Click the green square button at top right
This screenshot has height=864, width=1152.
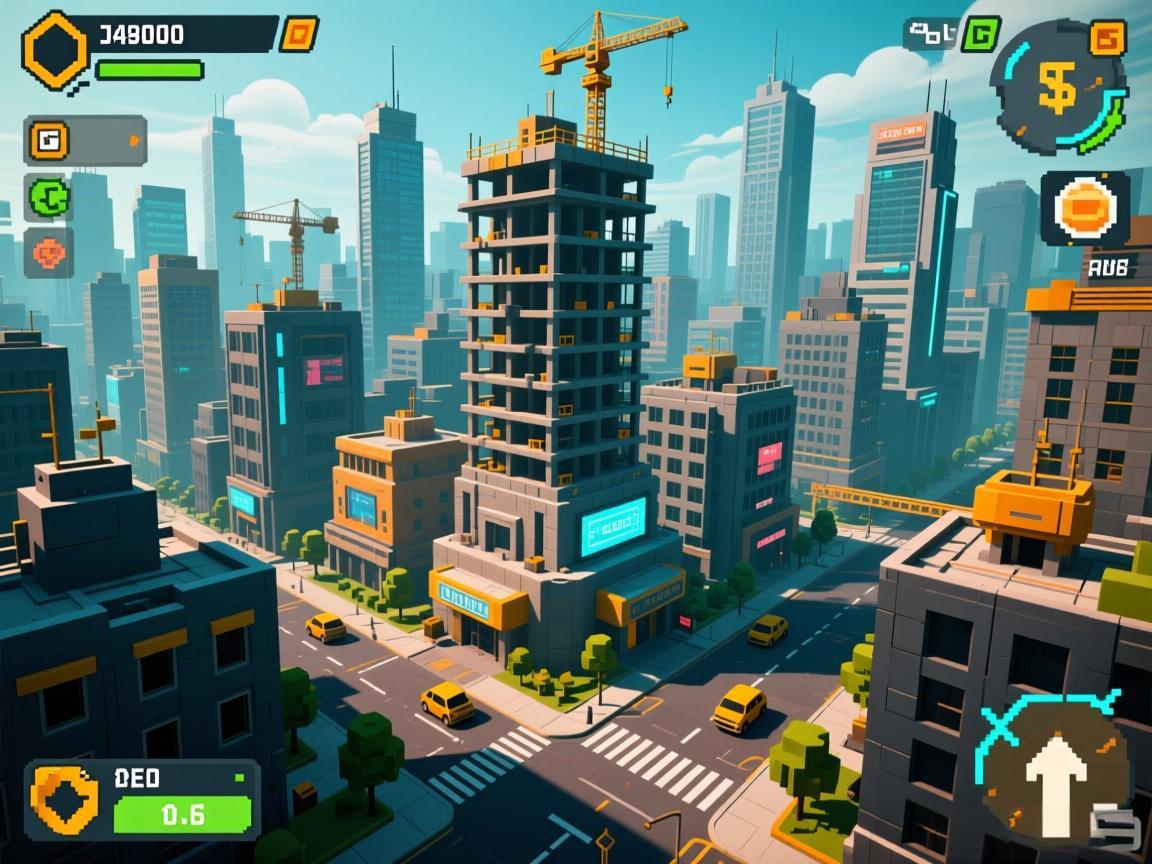(x=980, y=34)
